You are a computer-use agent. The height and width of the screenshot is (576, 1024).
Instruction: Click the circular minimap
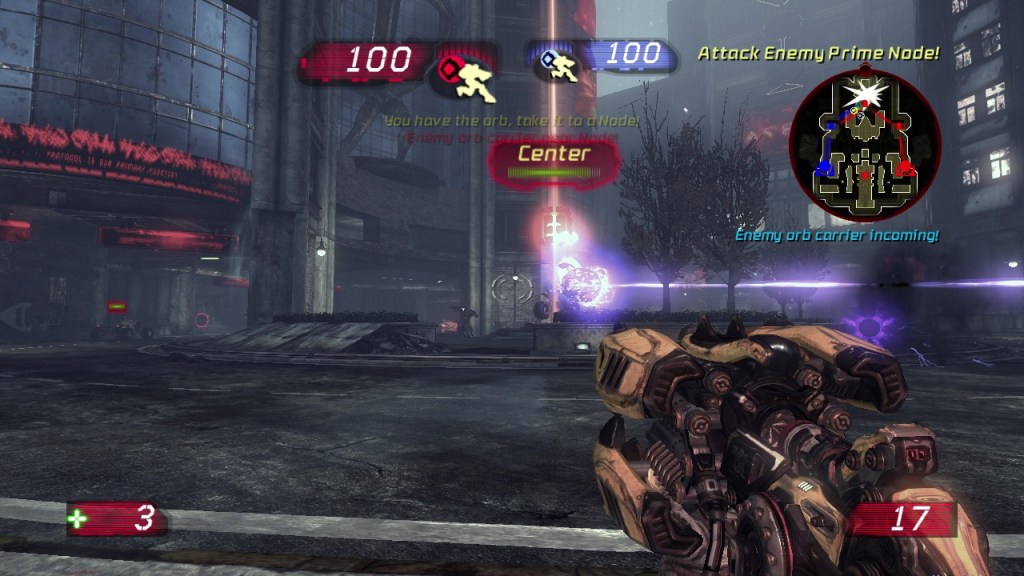click(x=865, y=148)
